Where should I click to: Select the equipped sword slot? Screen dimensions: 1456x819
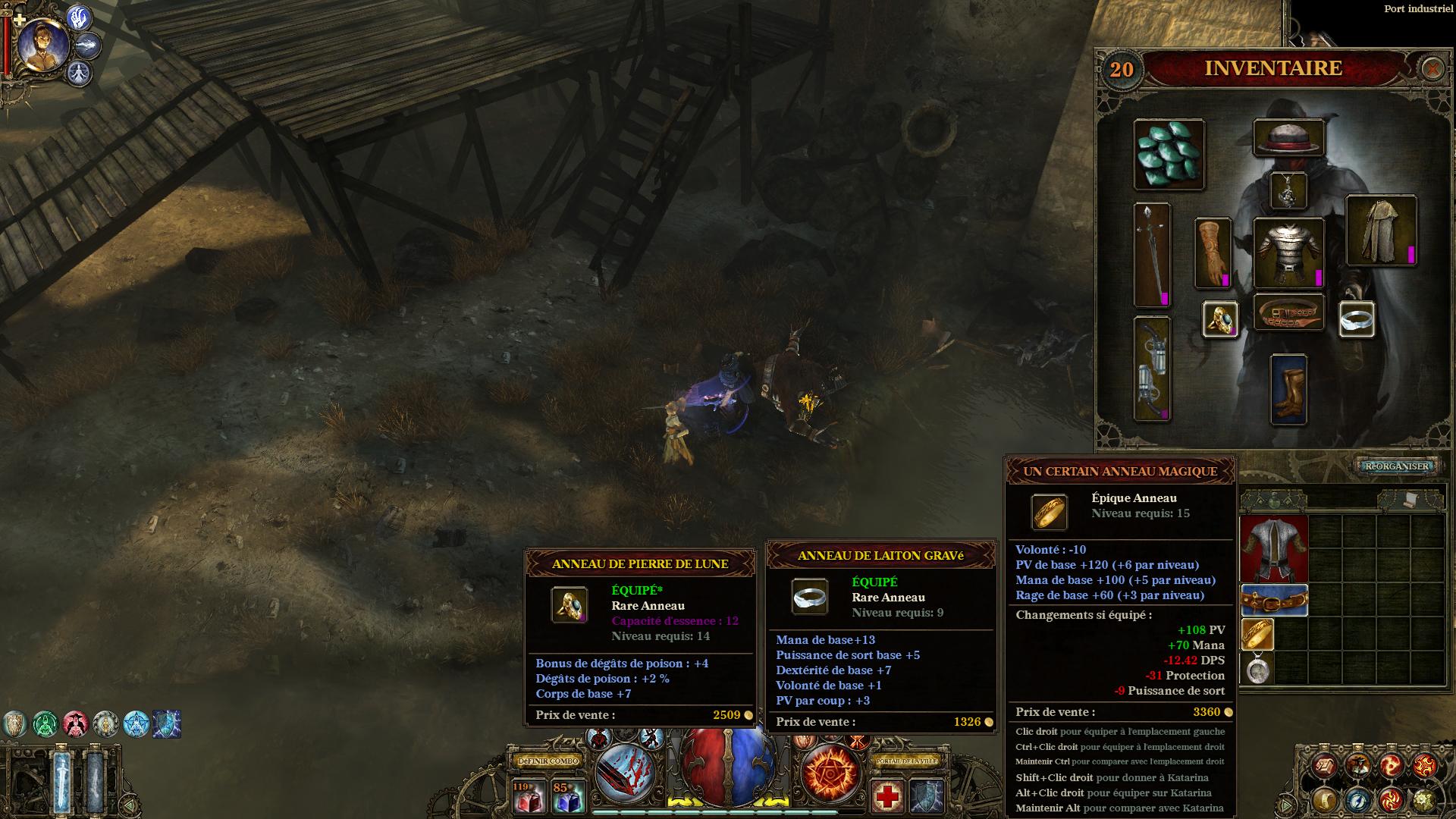pos(1152,254)
